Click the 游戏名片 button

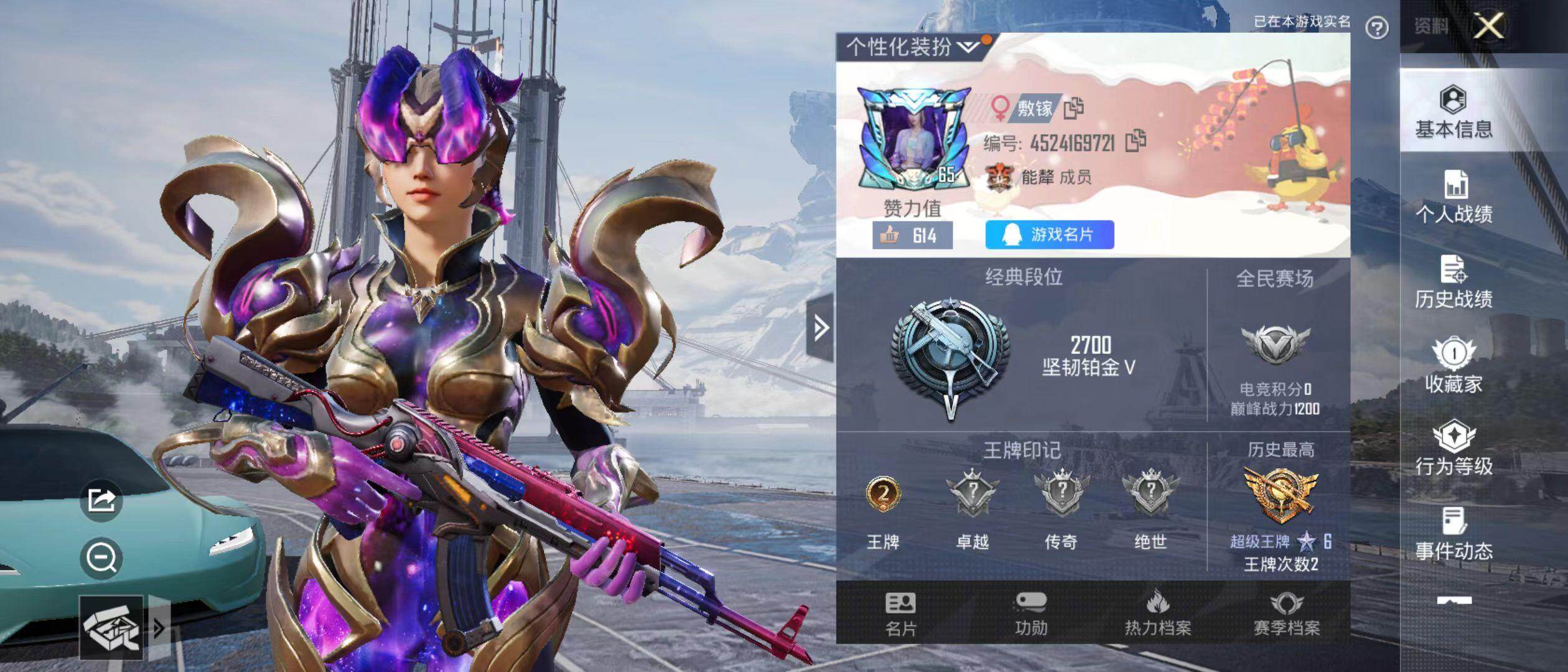(1049, 235)
